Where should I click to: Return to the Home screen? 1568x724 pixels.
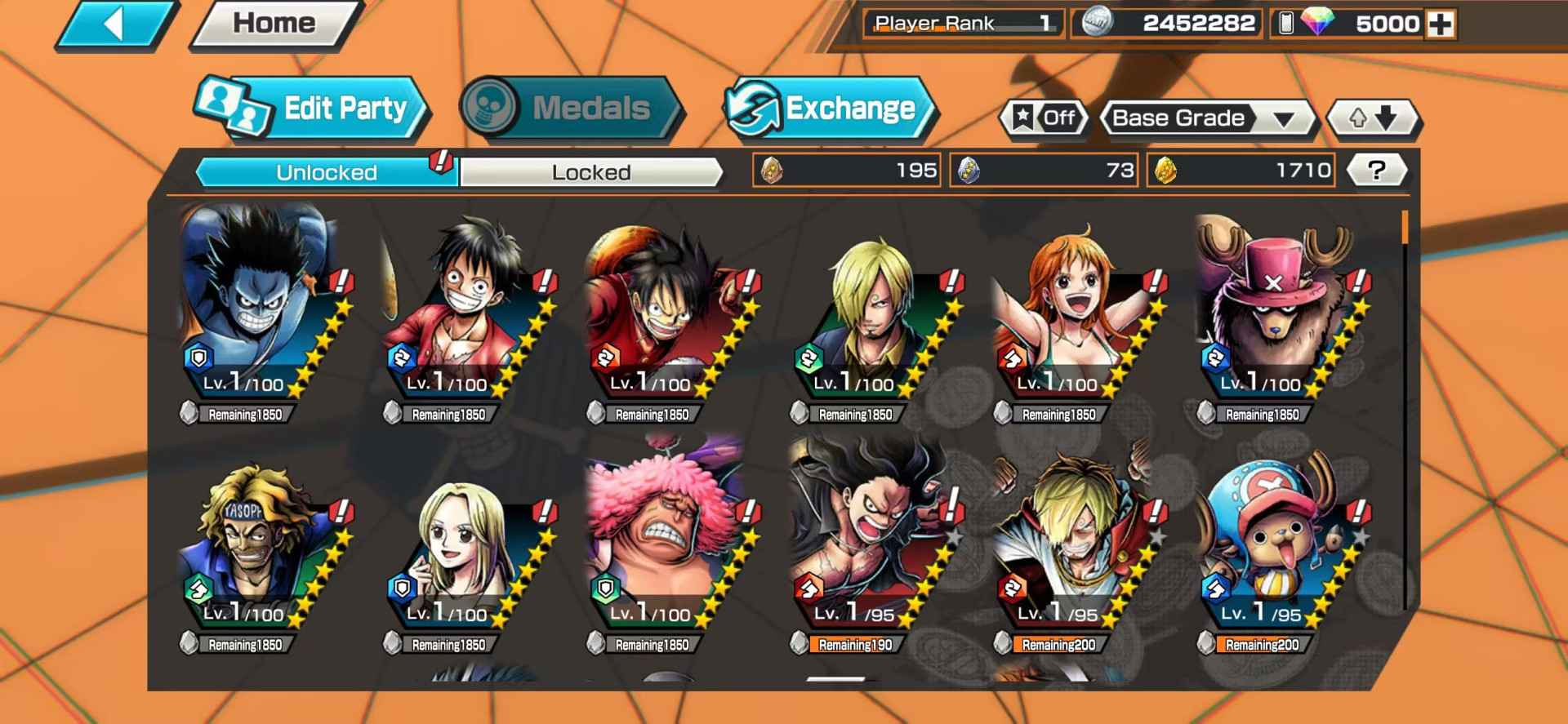tap(274, 24)
